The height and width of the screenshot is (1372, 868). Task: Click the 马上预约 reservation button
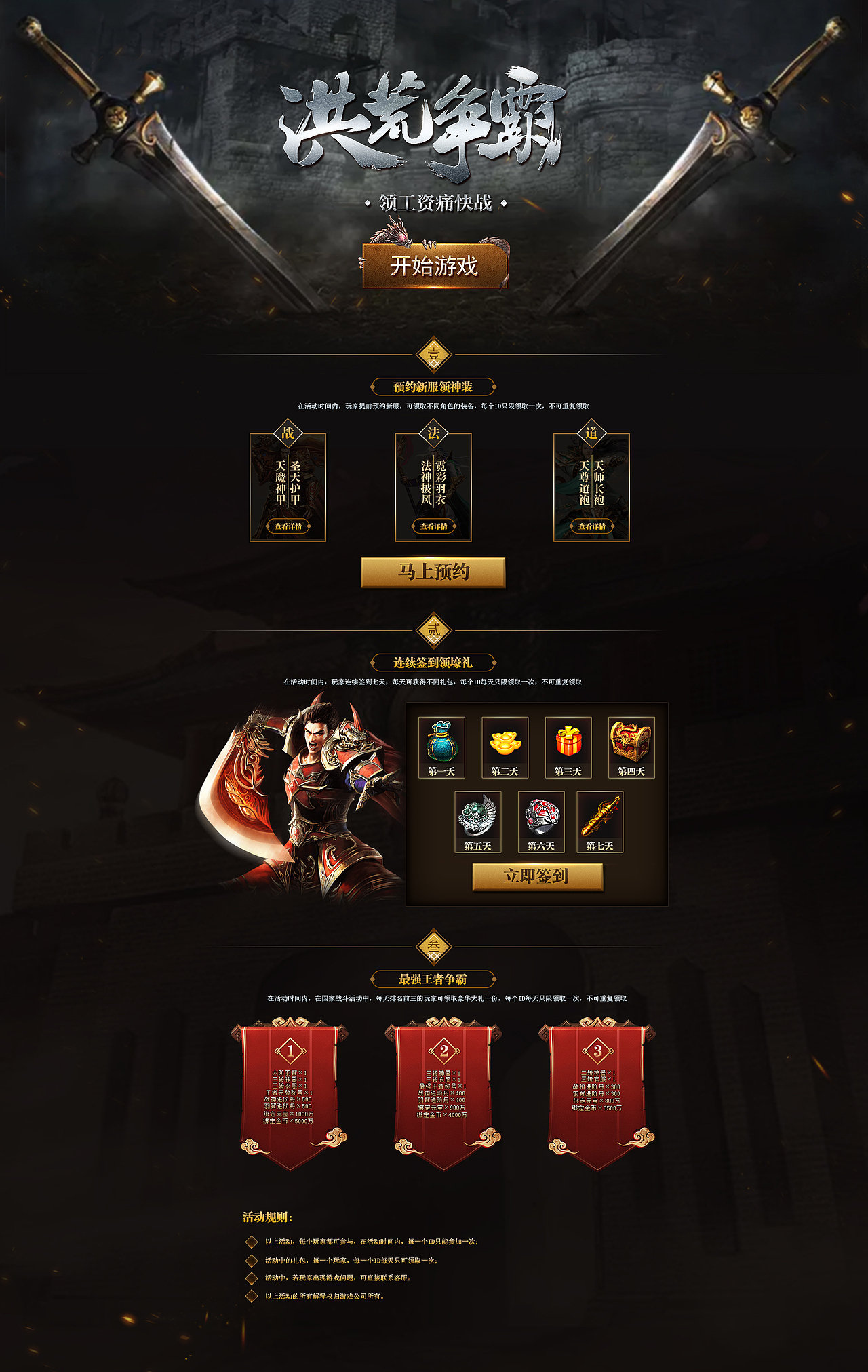[434, 573]
